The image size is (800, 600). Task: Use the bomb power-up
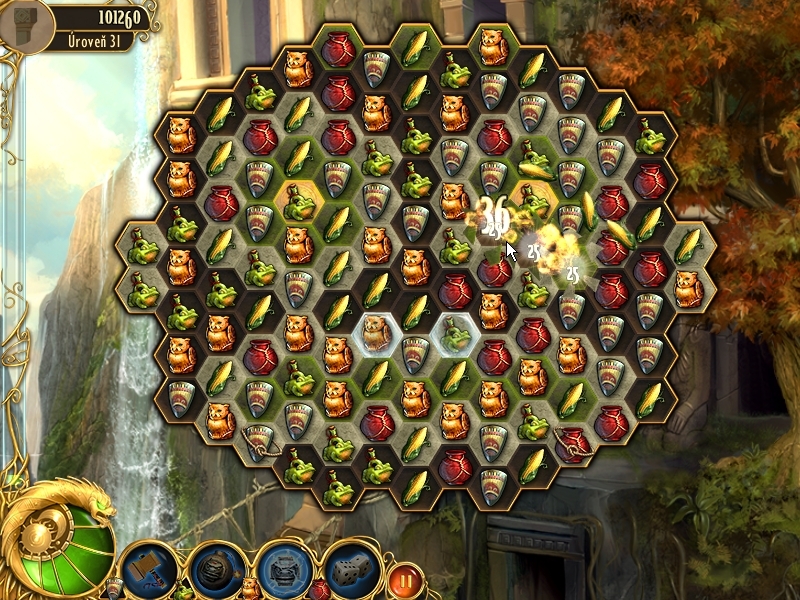(215, 568)
